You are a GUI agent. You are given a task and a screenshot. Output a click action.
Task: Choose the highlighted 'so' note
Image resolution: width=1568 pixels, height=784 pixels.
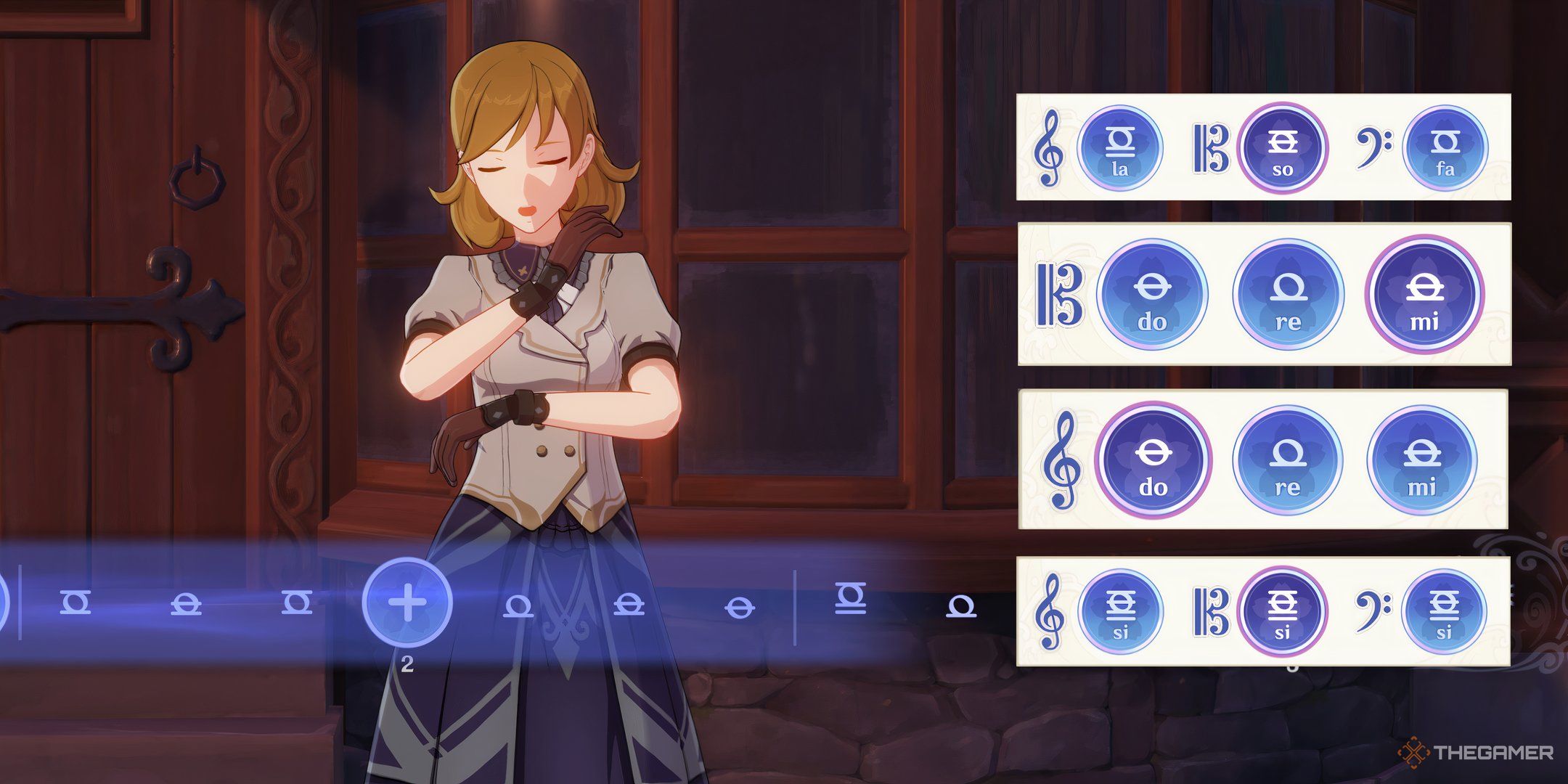click(x=1282, y=148)
